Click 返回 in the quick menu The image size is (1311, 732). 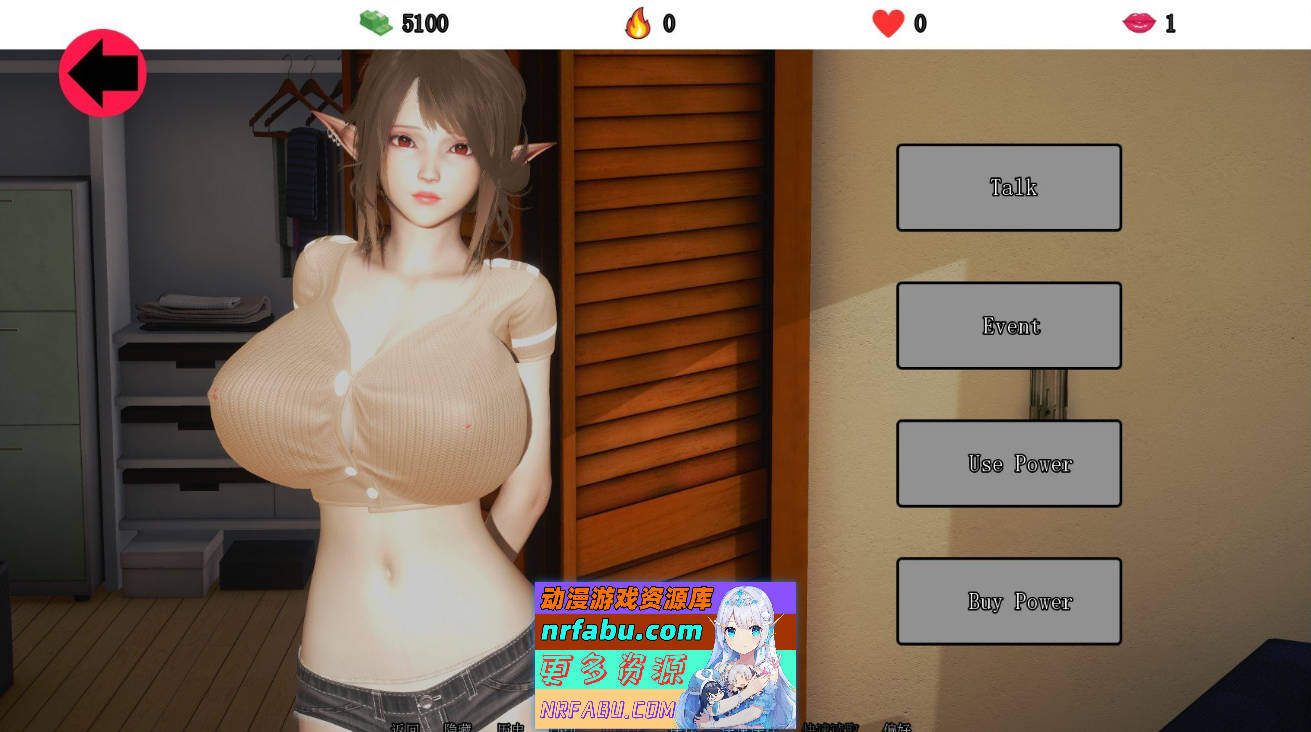point(407,728)
